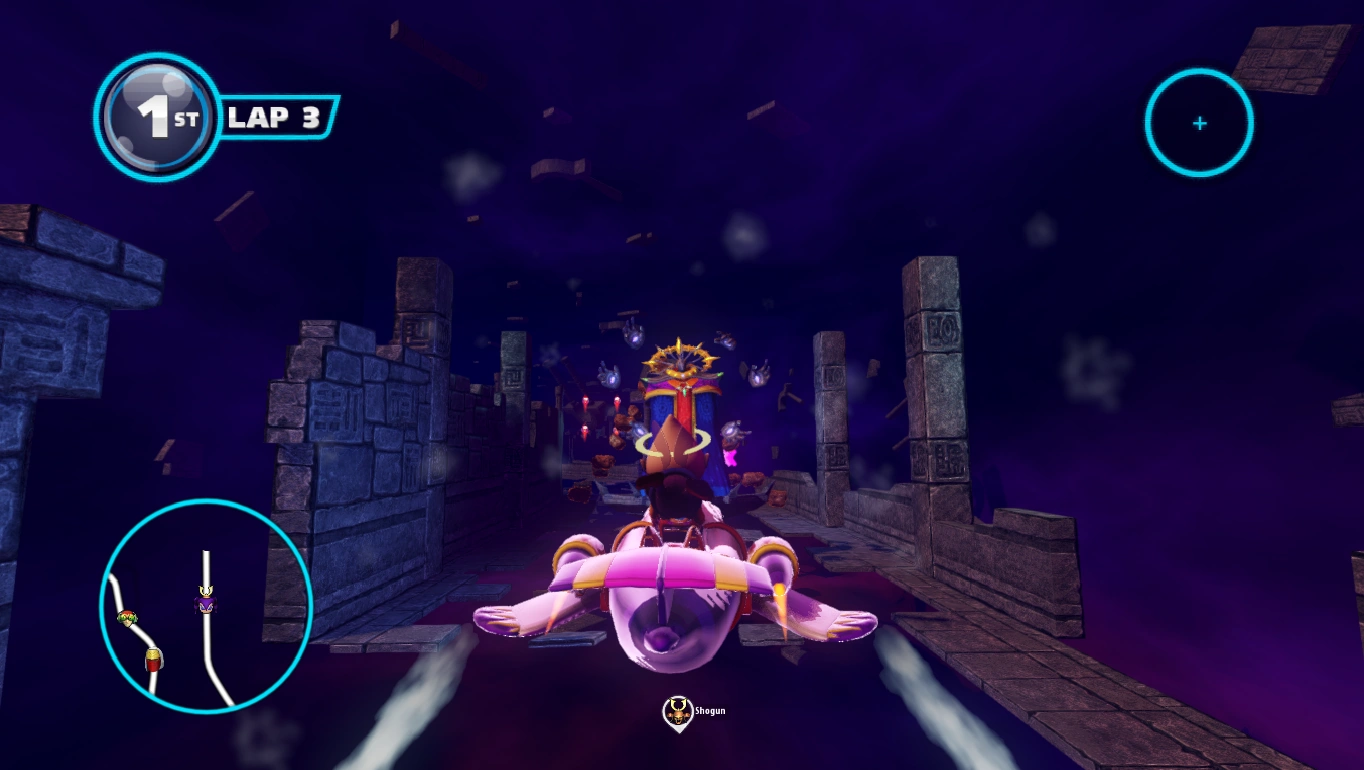
Task: Click the circular track minimap
Action: coord(206,605)
